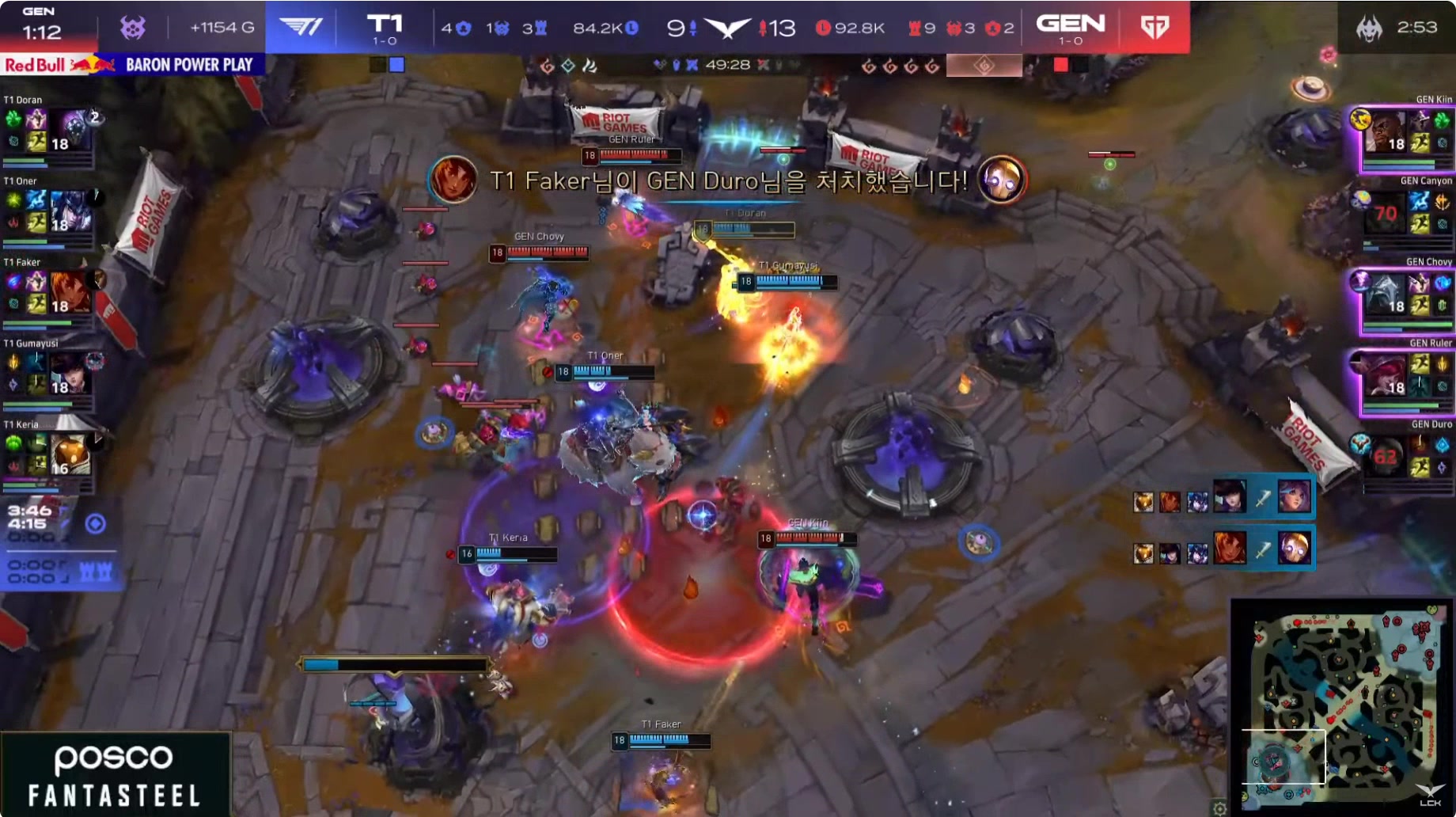
Task: Select GEN Chovy's champion portrait
Action: pos(1385,294)
